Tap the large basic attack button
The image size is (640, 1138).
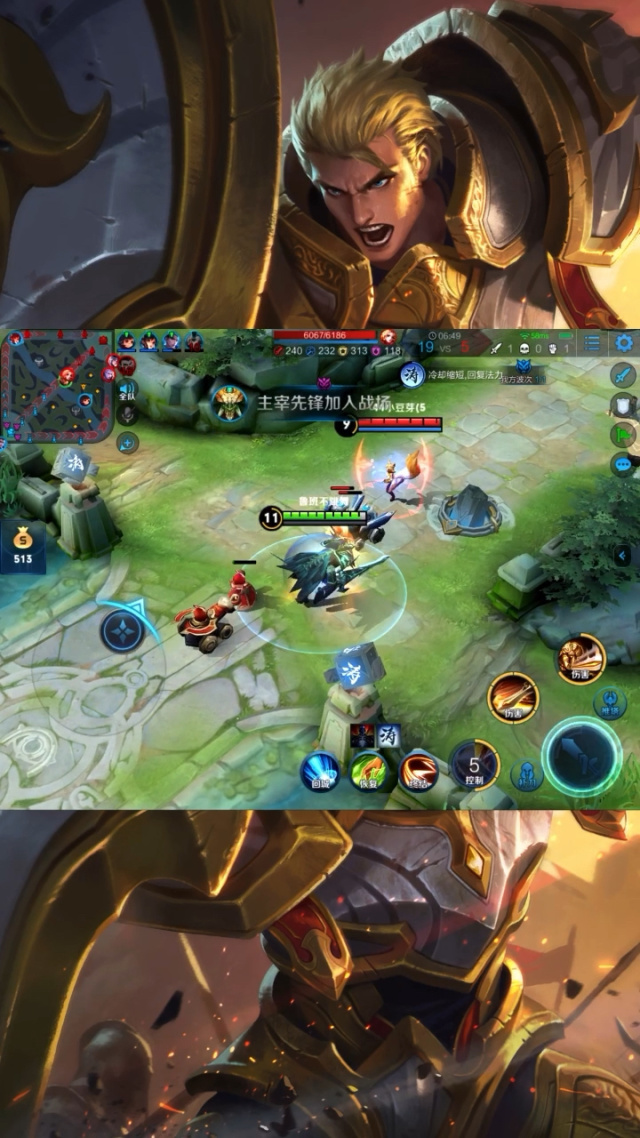582,756
